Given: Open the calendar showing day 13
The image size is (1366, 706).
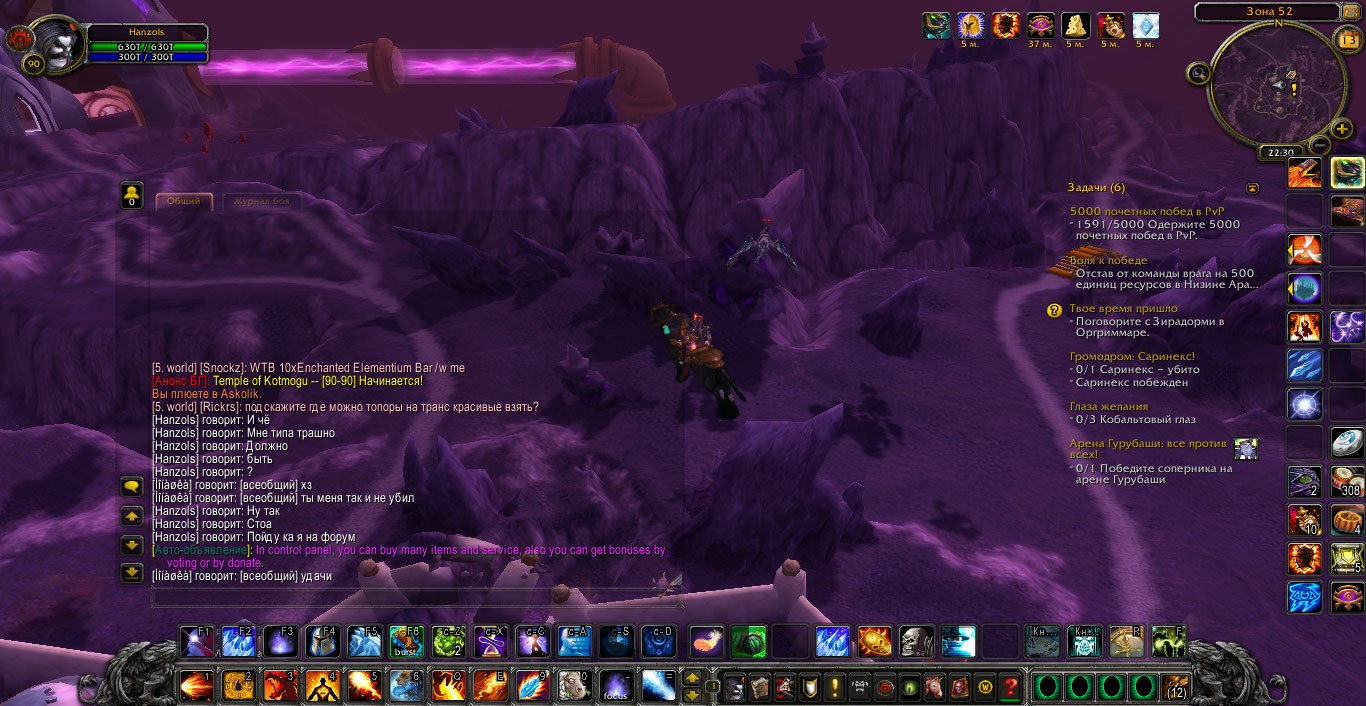Looking at the screenshot, I should (1347, 40).
